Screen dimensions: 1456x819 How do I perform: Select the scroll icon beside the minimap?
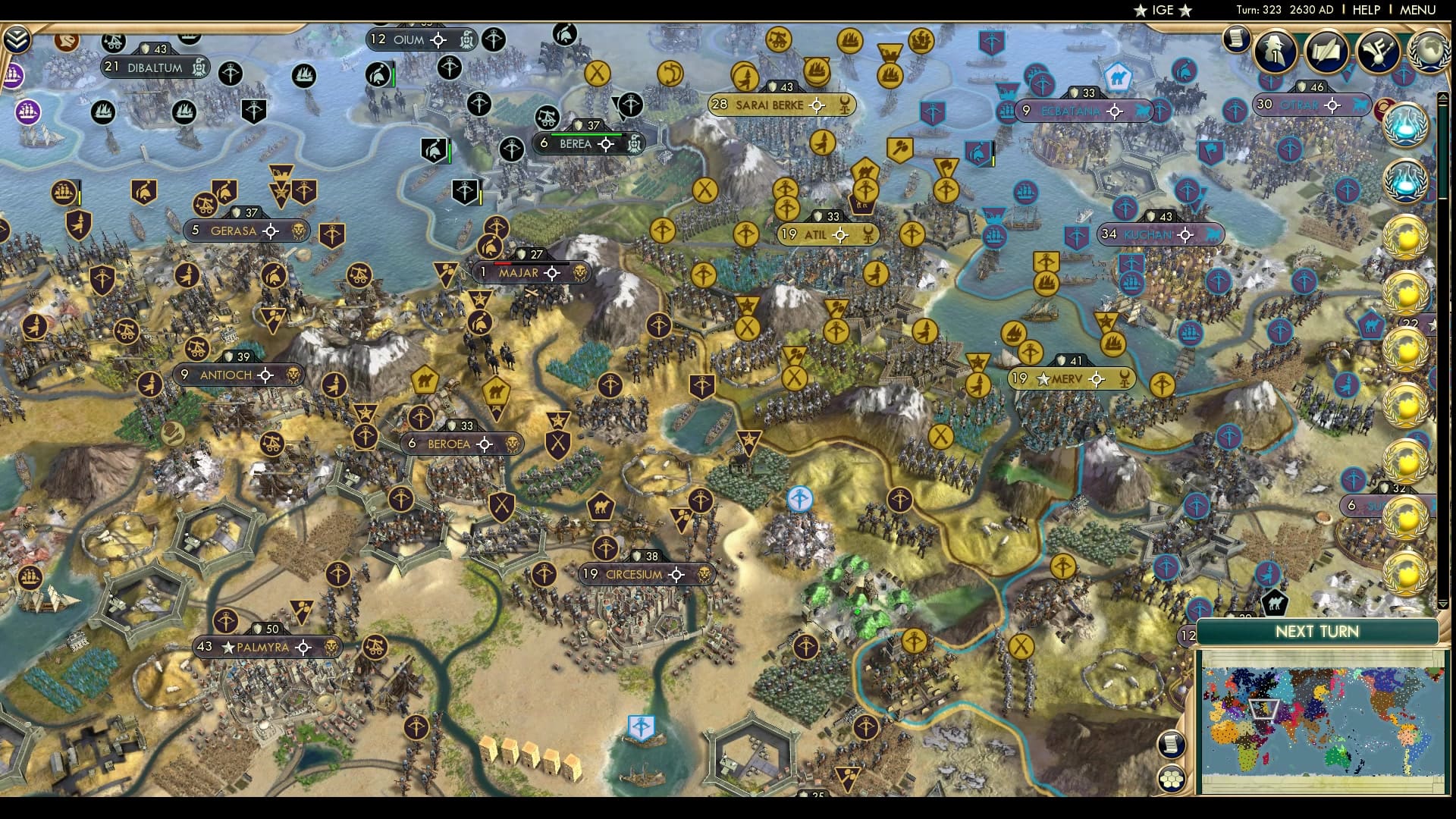(1171, 745)
